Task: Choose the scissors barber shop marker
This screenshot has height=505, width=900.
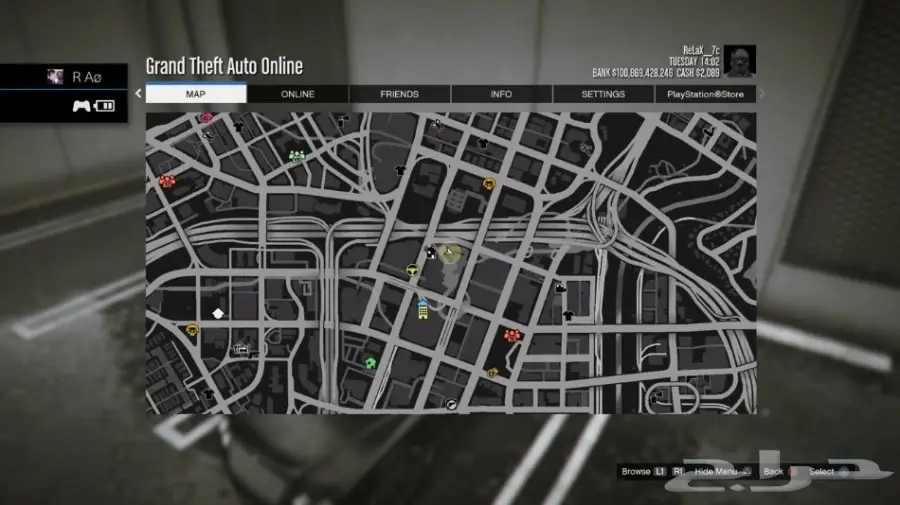Action: click(x=436, y=124)
